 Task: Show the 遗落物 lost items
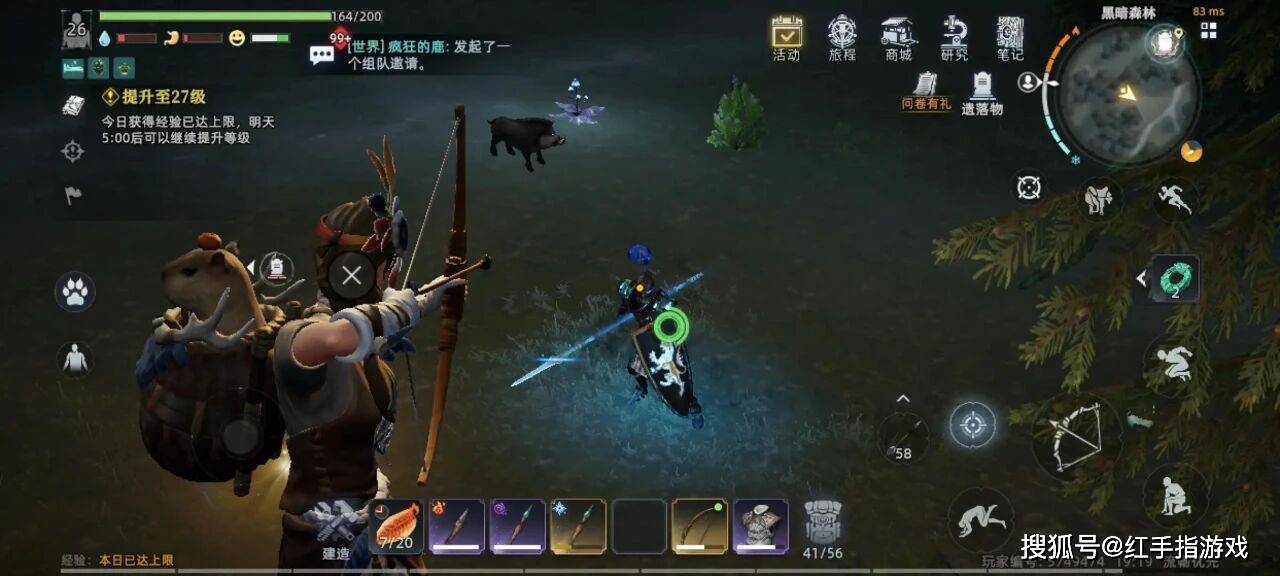[x=982, y=91]
